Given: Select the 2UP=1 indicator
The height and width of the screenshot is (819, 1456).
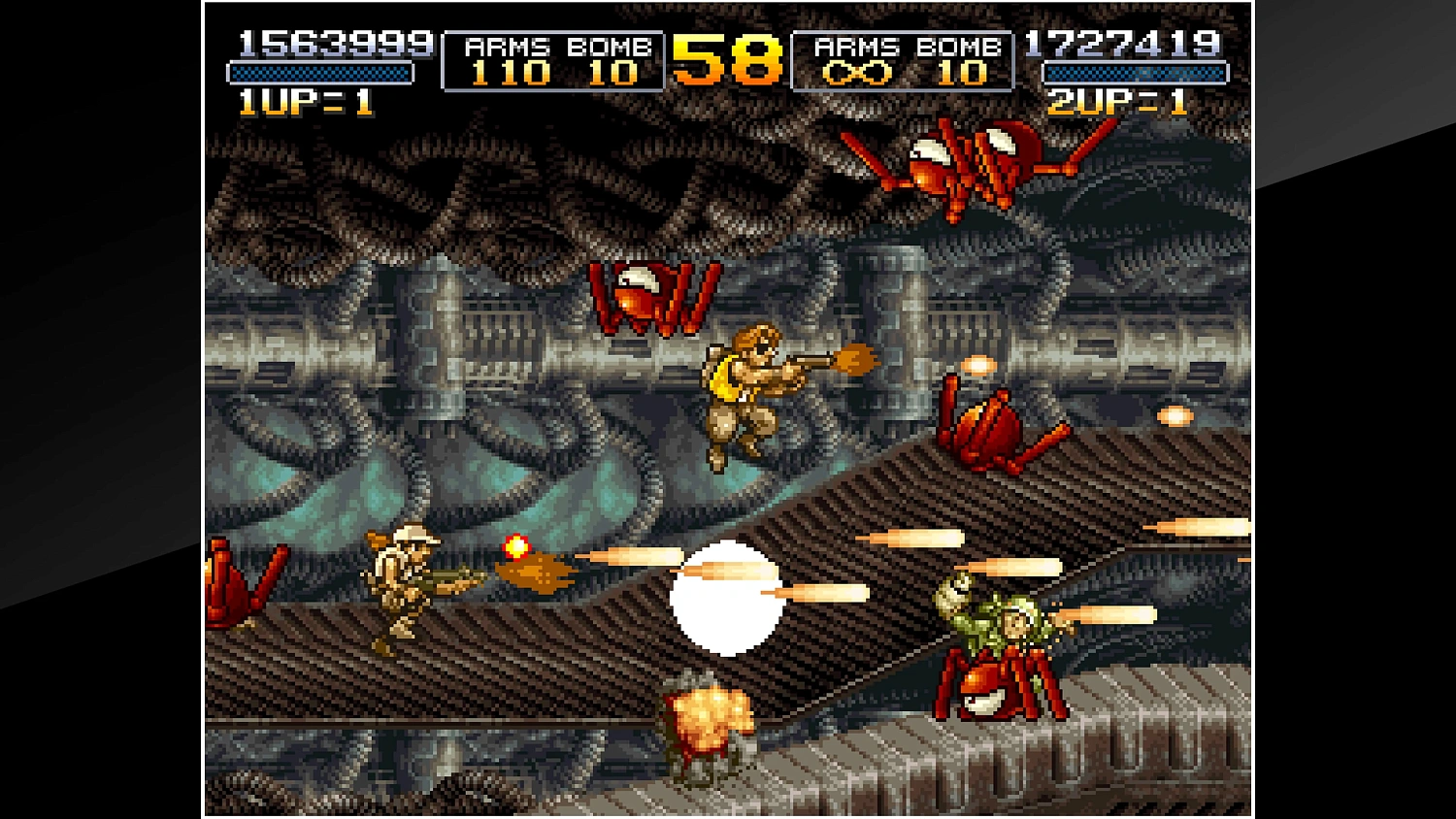Looking at the screenshot, I should pyautogui.click(x=1116, y=101).
